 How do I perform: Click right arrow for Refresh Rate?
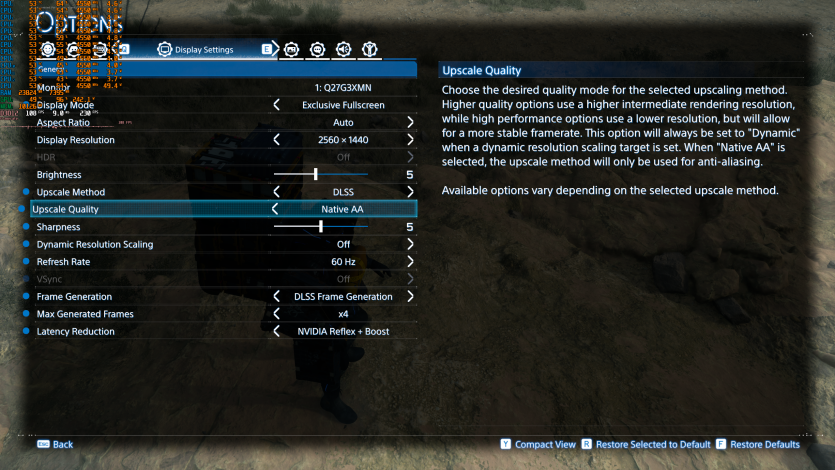410,261
